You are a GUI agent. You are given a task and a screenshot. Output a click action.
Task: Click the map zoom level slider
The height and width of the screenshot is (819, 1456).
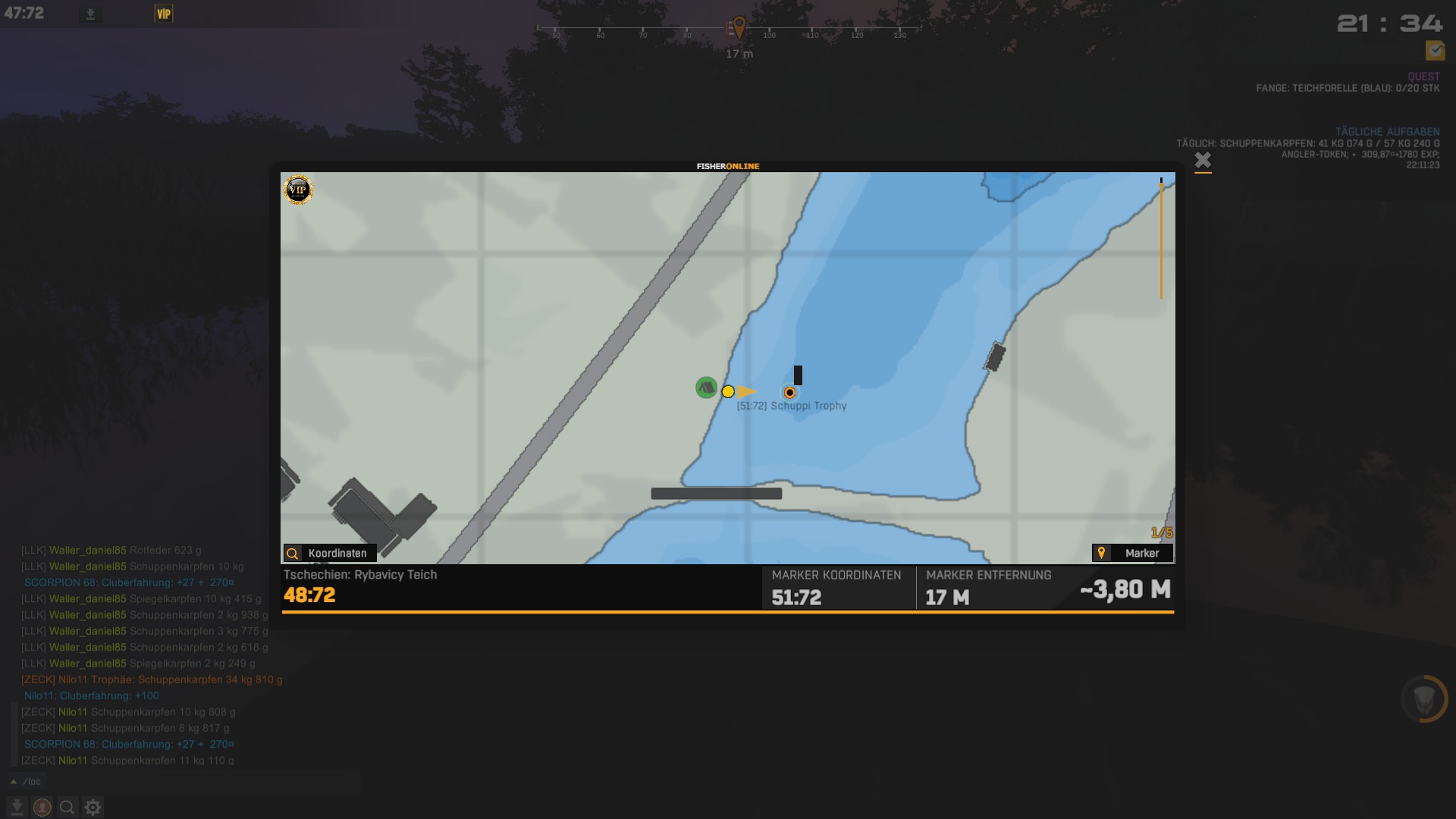pyautogui.click(x=1161, y=239)
